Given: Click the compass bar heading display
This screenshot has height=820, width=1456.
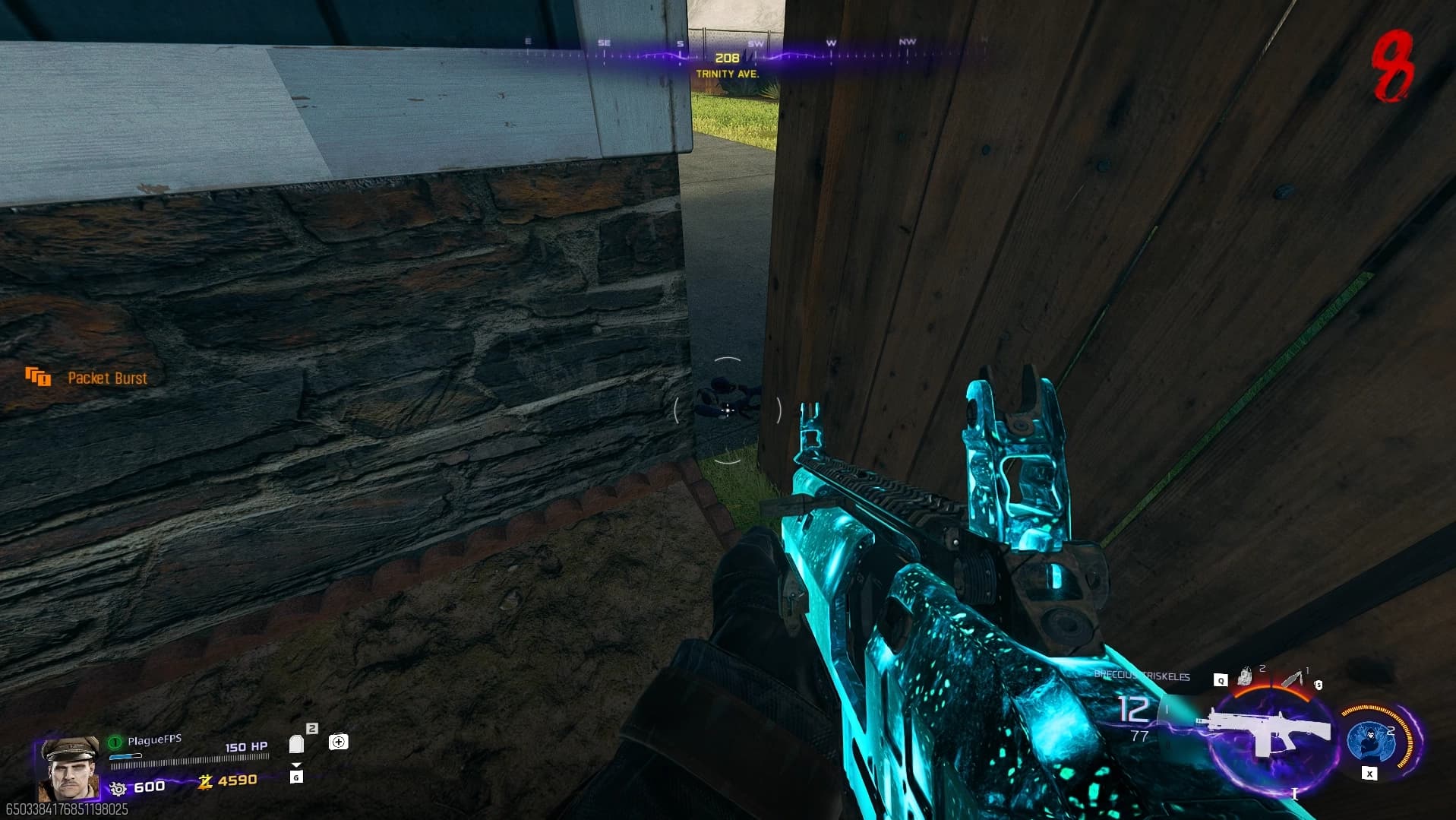Looking at the screenshot, I should pos(727,58).
